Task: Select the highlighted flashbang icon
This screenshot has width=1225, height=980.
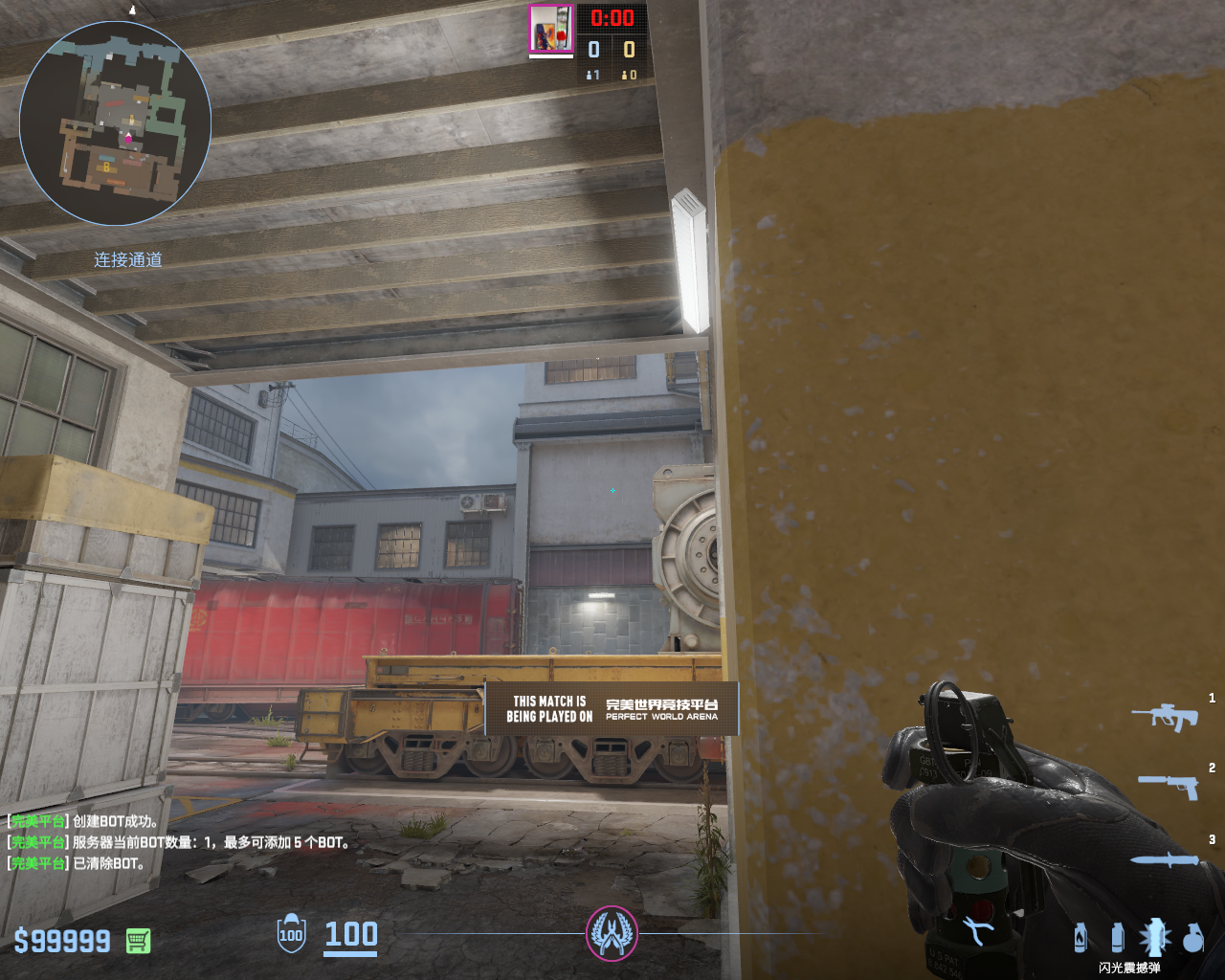Action: coord(1154,937)
